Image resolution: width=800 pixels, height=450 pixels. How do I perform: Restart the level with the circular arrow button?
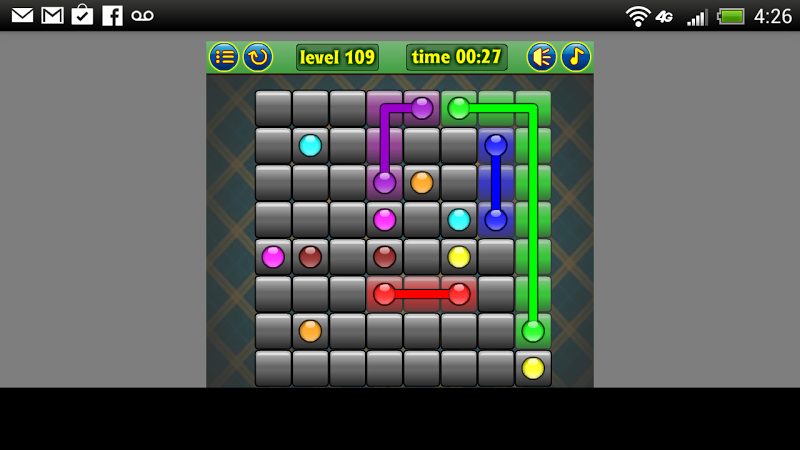(258, 57)
